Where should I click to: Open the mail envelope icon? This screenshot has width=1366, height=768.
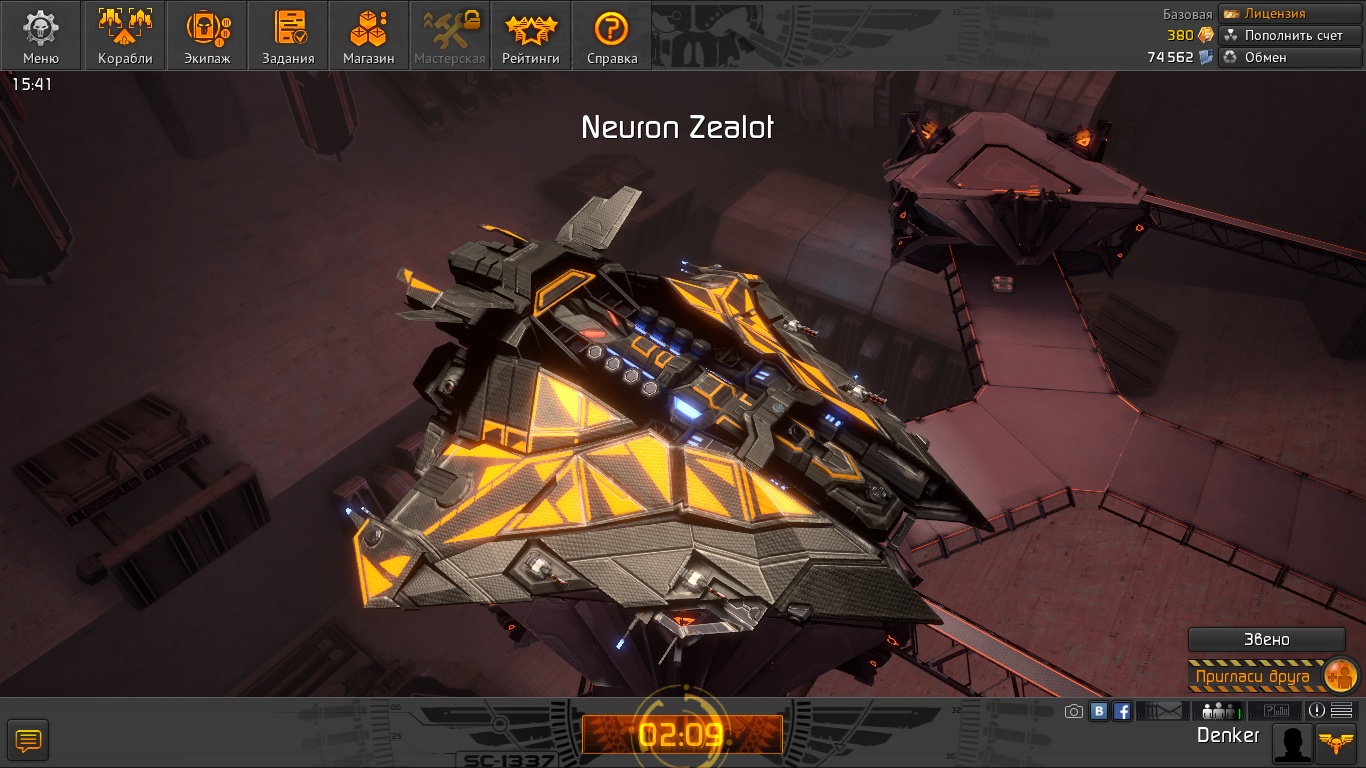(x=1162, y=712)
